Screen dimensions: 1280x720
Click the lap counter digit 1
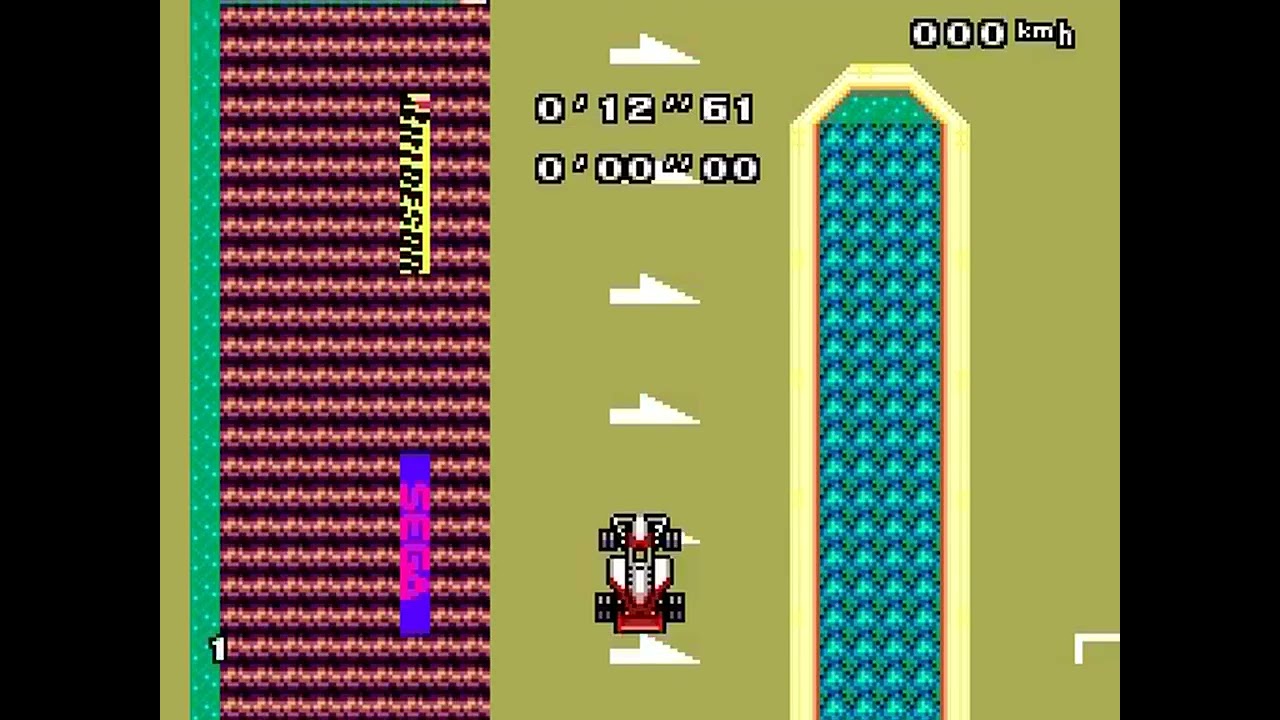click(218, 650)
